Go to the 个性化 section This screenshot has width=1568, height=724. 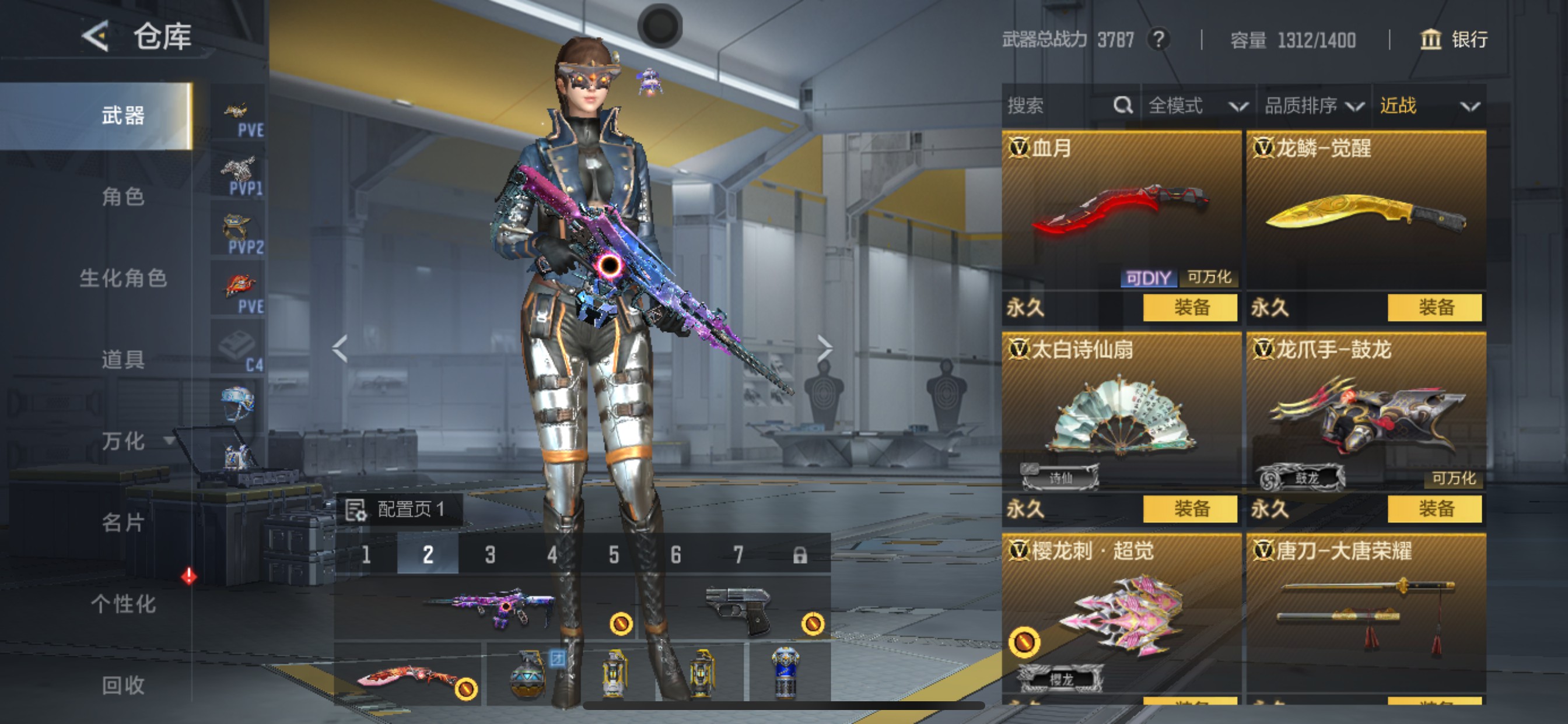(x=123, y=604)
